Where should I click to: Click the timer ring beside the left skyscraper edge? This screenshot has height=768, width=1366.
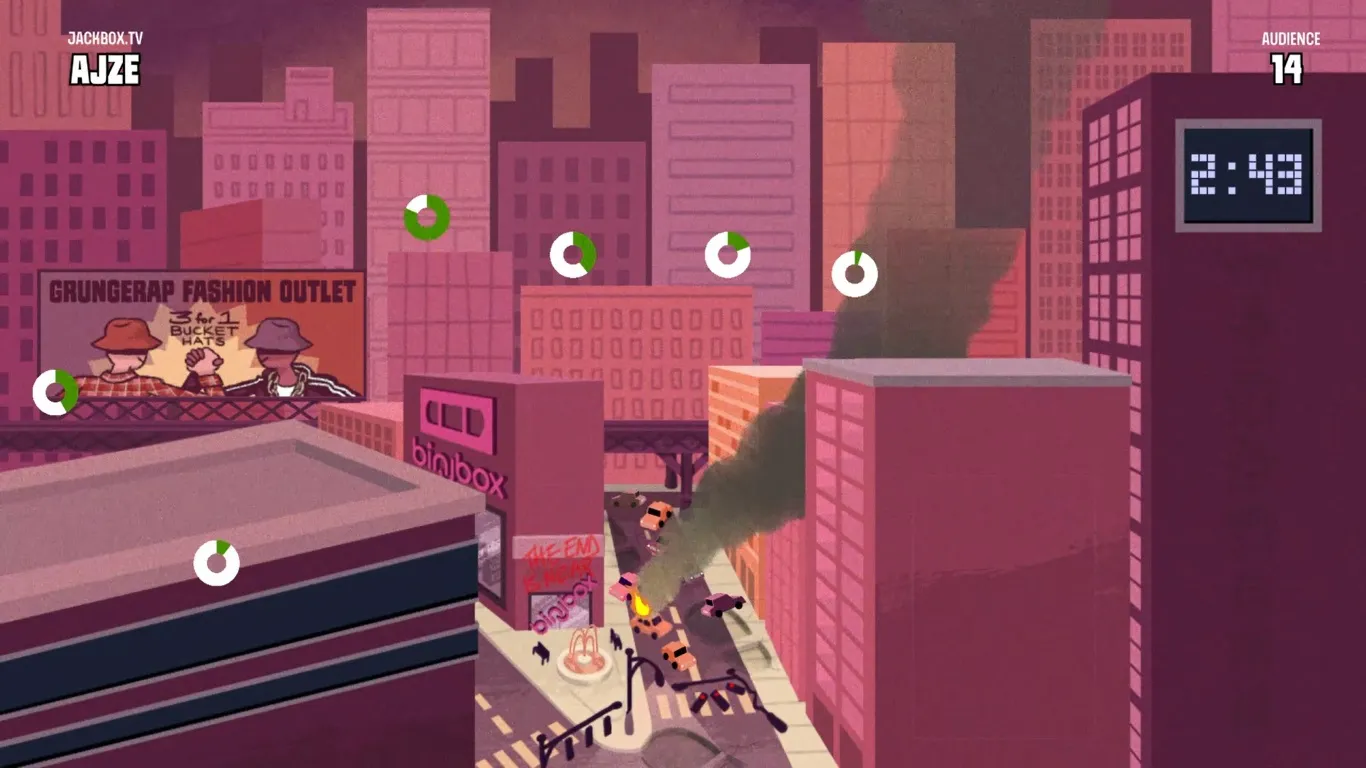(x=54, y=391)
